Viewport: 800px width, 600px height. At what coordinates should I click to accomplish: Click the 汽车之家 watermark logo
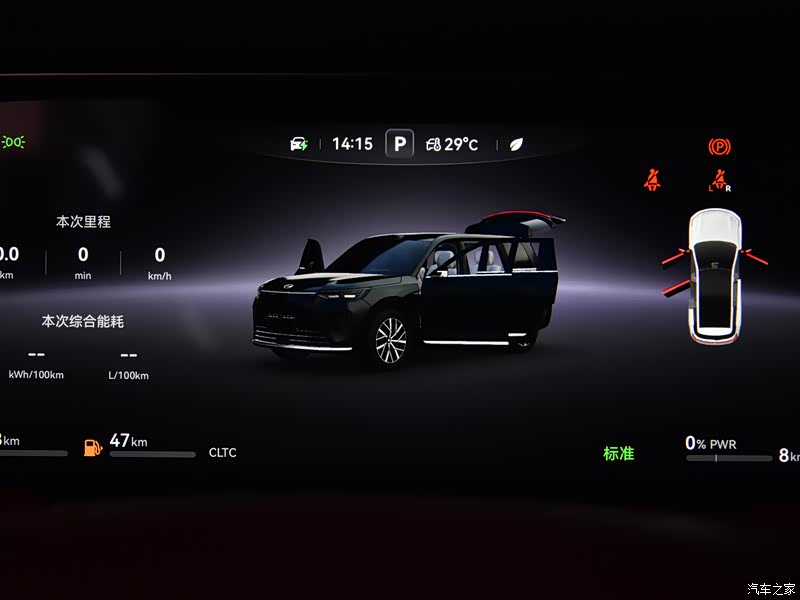point(772,588)
